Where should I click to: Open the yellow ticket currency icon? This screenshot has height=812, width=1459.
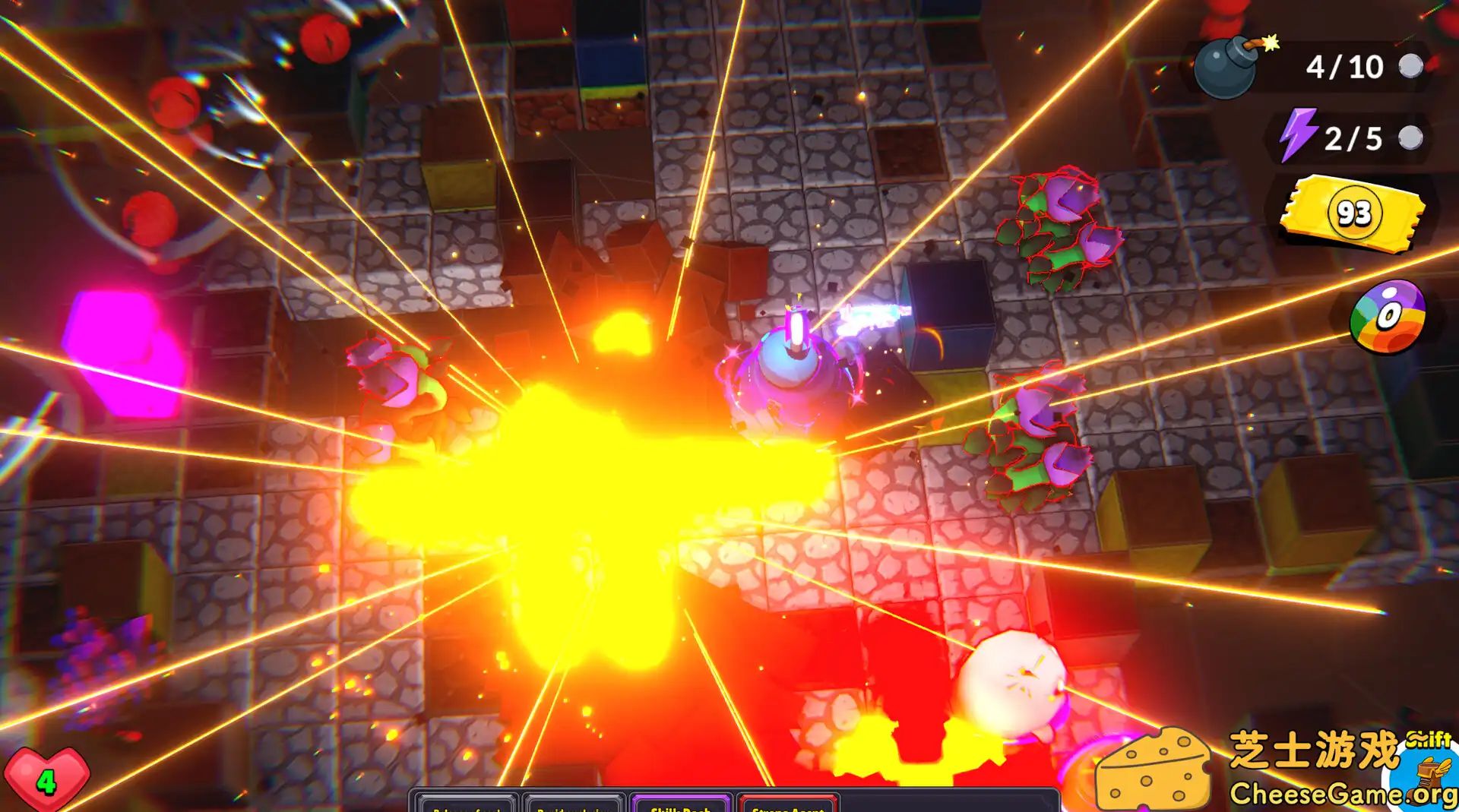(1353, 213)
